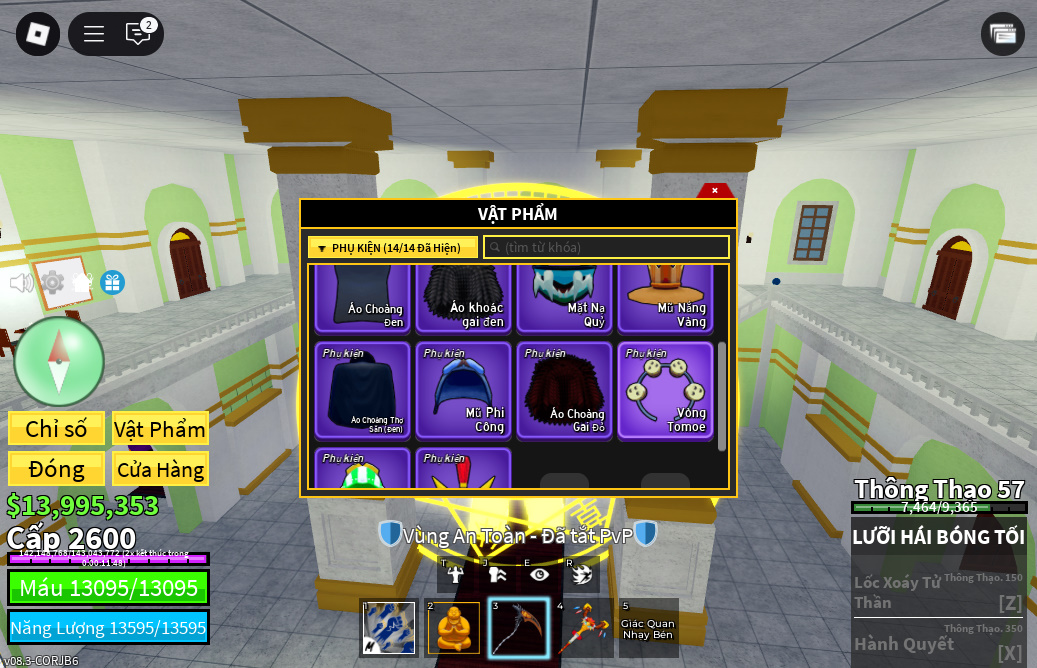This screenshot has width=1037, height=668.
Task: Open the Phụ Kiện category dropdown
Action: tap(392, 248)
